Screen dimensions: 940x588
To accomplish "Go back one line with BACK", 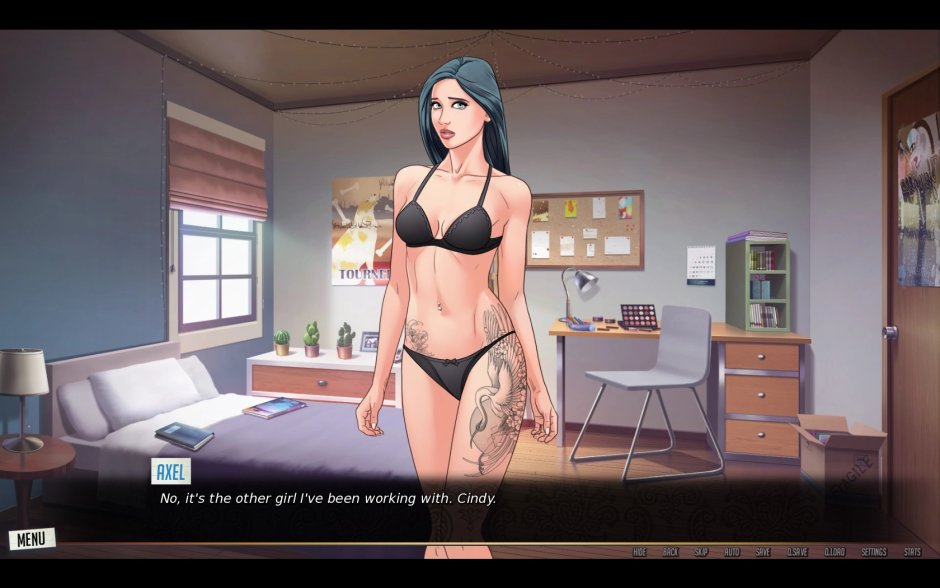I will click(670, 552).
